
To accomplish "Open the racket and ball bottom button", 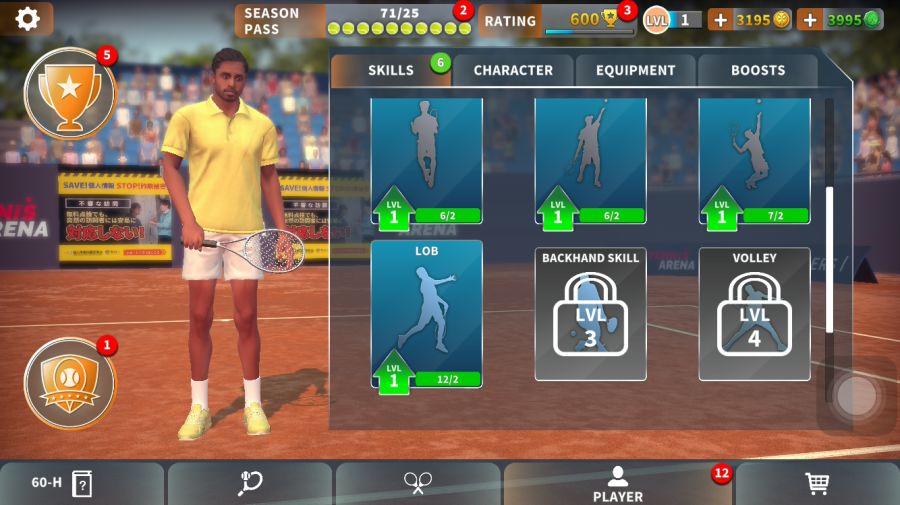I will [x=250, y=484].
